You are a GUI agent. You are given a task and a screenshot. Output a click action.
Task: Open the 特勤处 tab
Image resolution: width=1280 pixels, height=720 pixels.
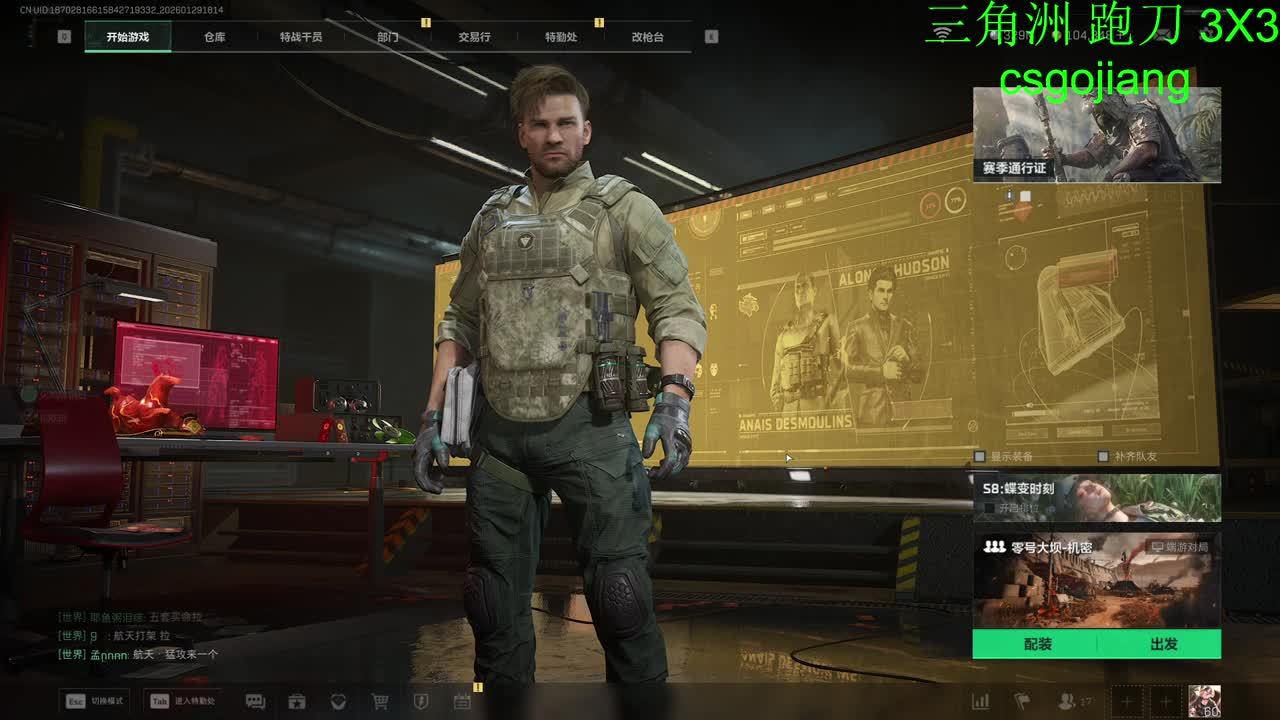[x=561, y=37]
